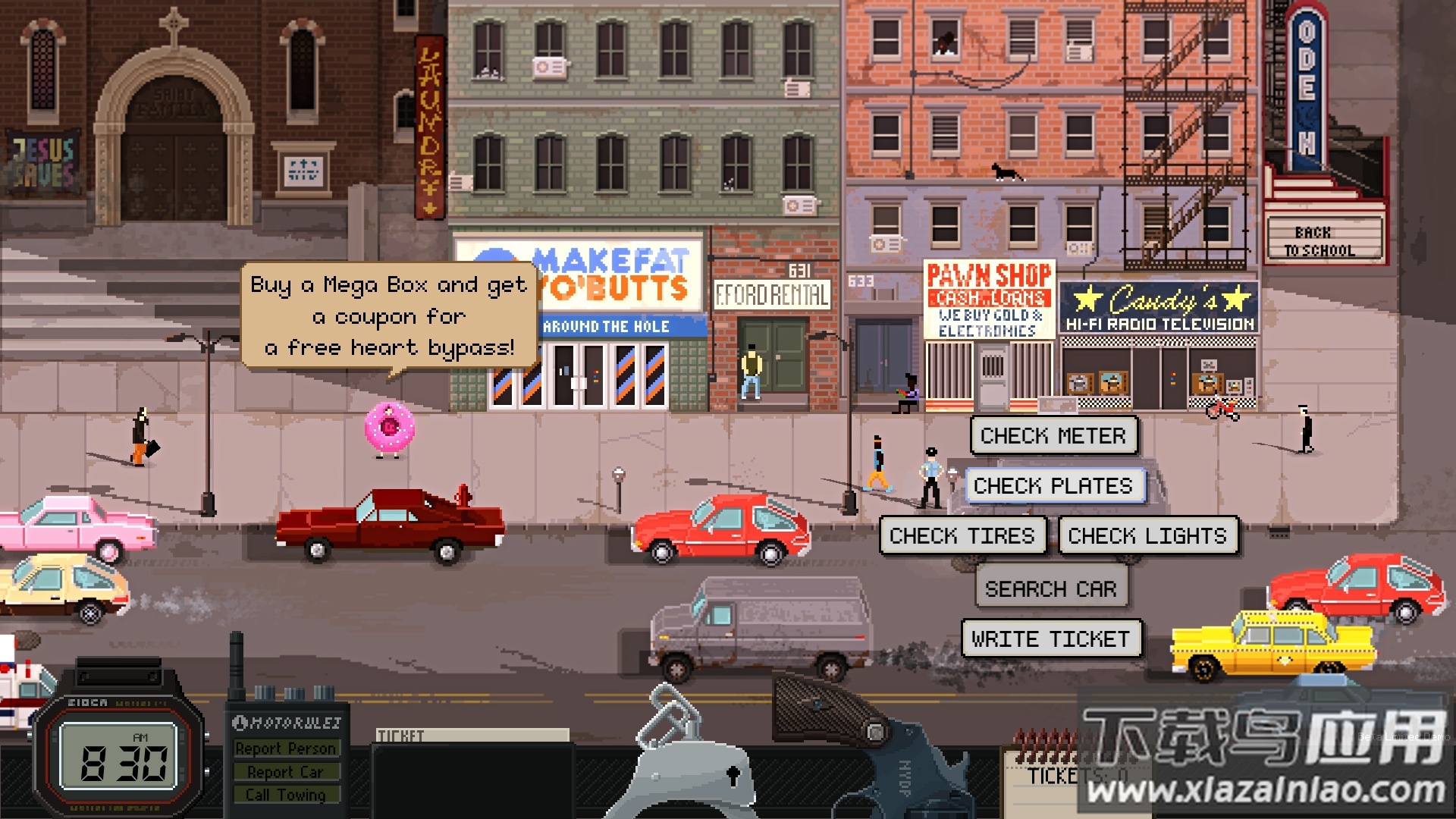
Task: Call Towing using the police radio
Action: tap(286, 795)
